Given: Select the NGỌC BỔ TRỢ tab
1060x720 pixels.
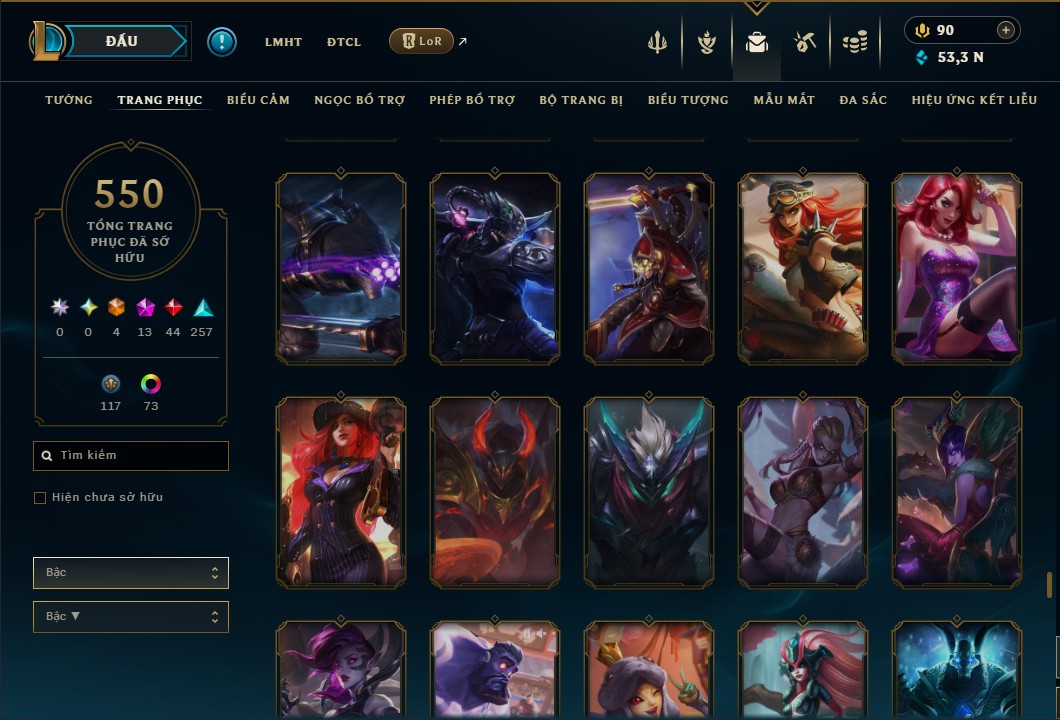Looking at the screenshot, I should pos(359,100).
